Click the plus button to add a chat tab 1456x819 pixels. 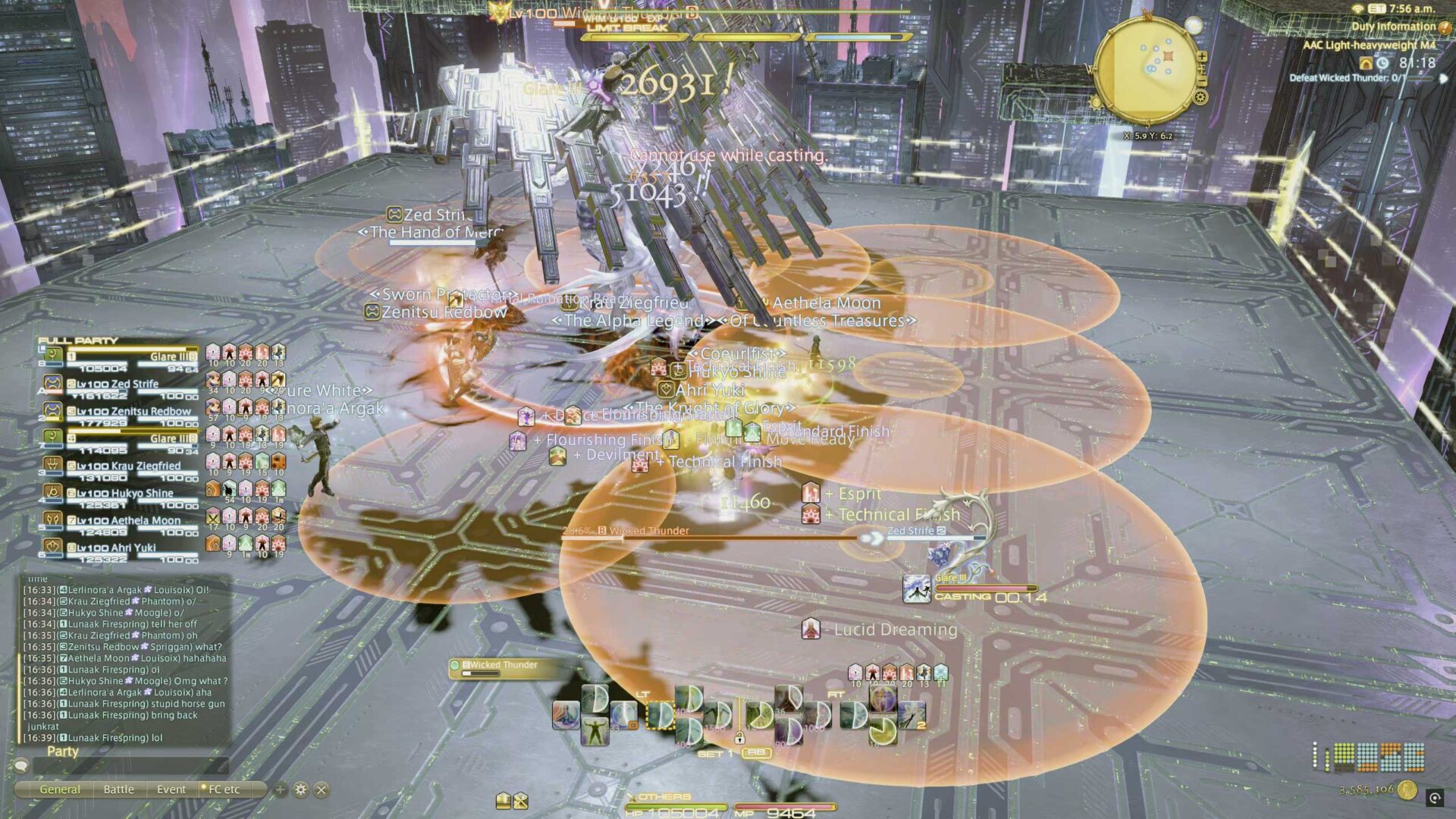281,789
